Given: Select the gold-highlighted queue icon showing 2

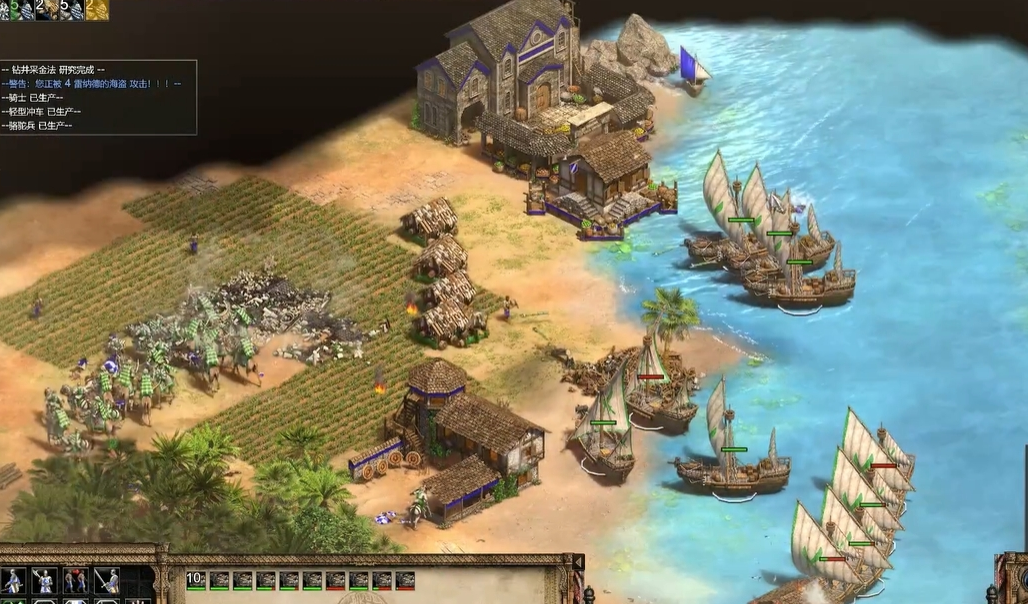Looking at the screenshot, I should point(97,9).
